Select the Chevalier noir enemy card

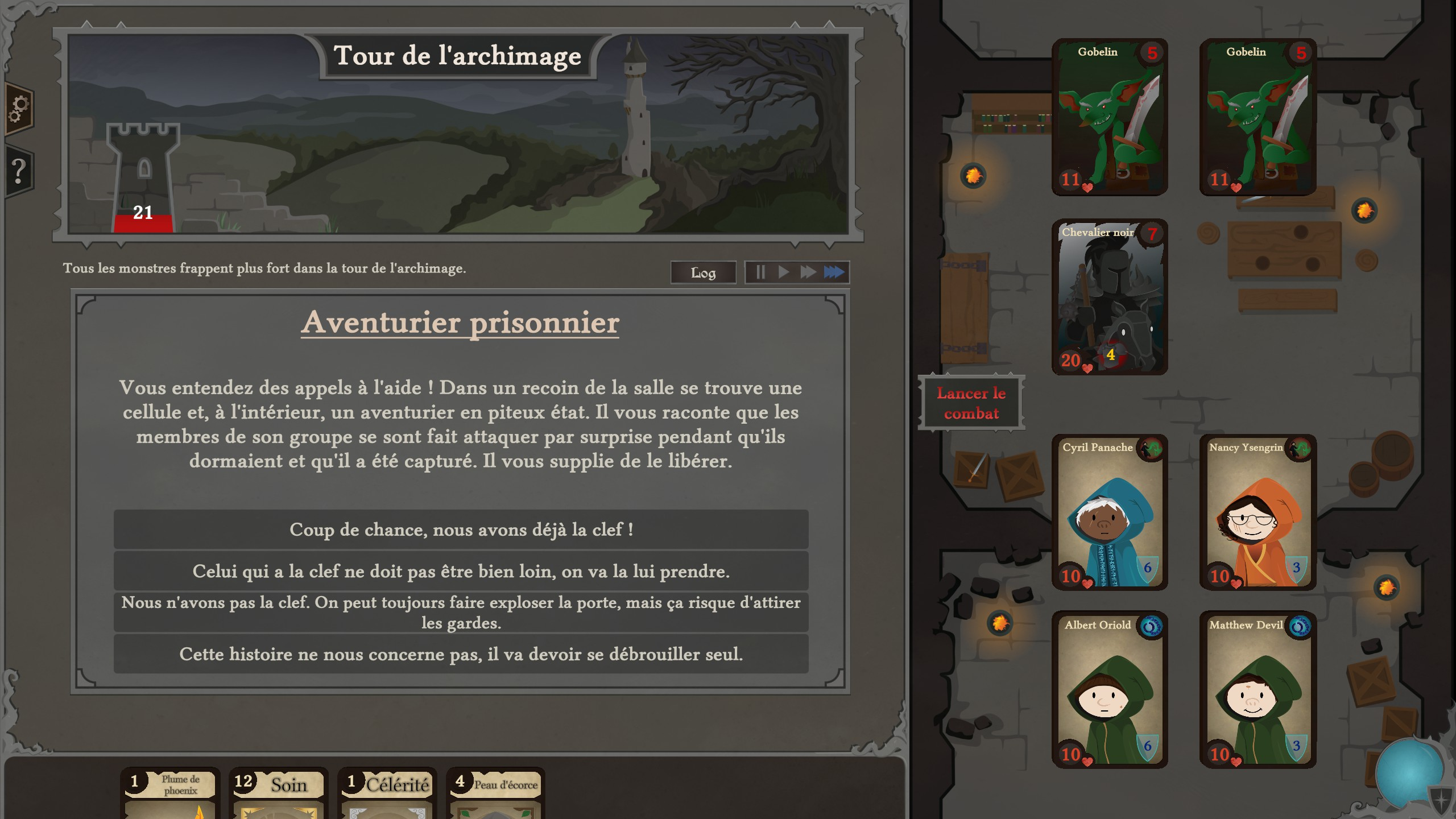[x=1109, y=297]
